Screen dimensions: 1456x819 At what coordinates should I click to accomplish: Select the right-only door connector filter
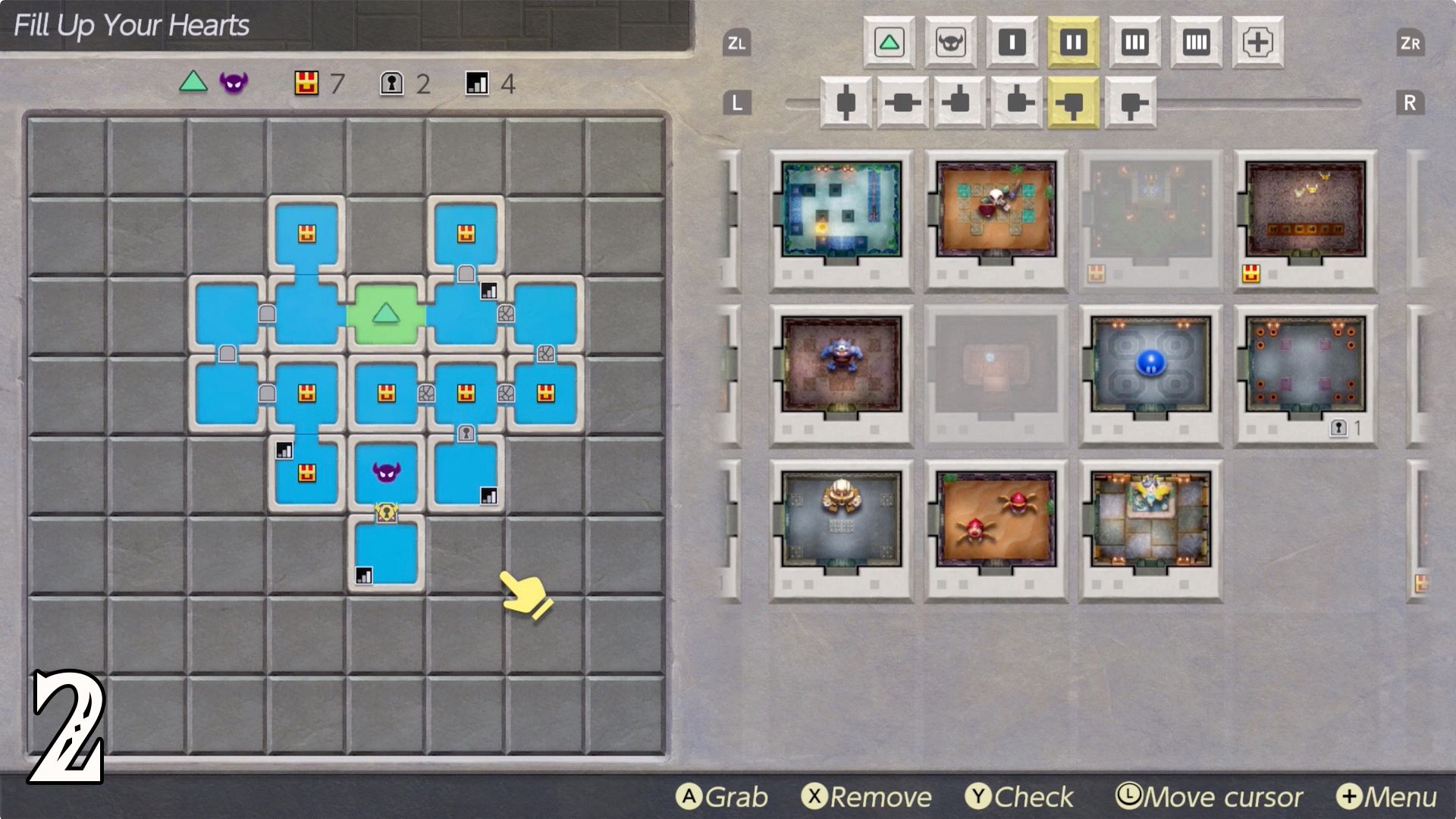1128,104
